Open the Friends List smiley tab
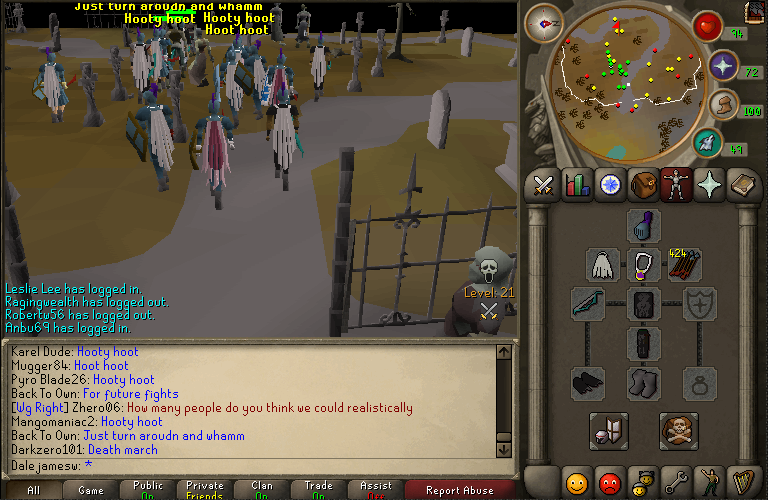 (576, 483)
